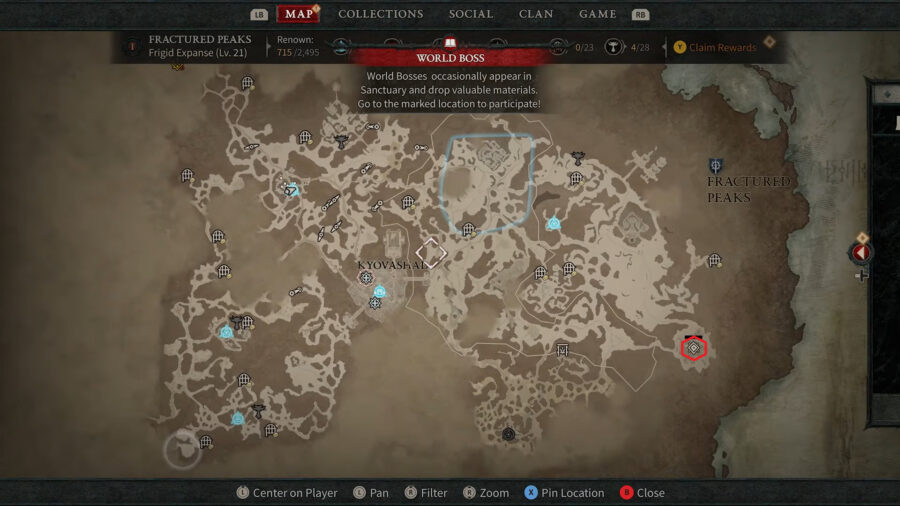This screenshot has height=506, width=900.
Task: Select the Map tab
Action: pyautogui.click(x=299, y=14)
